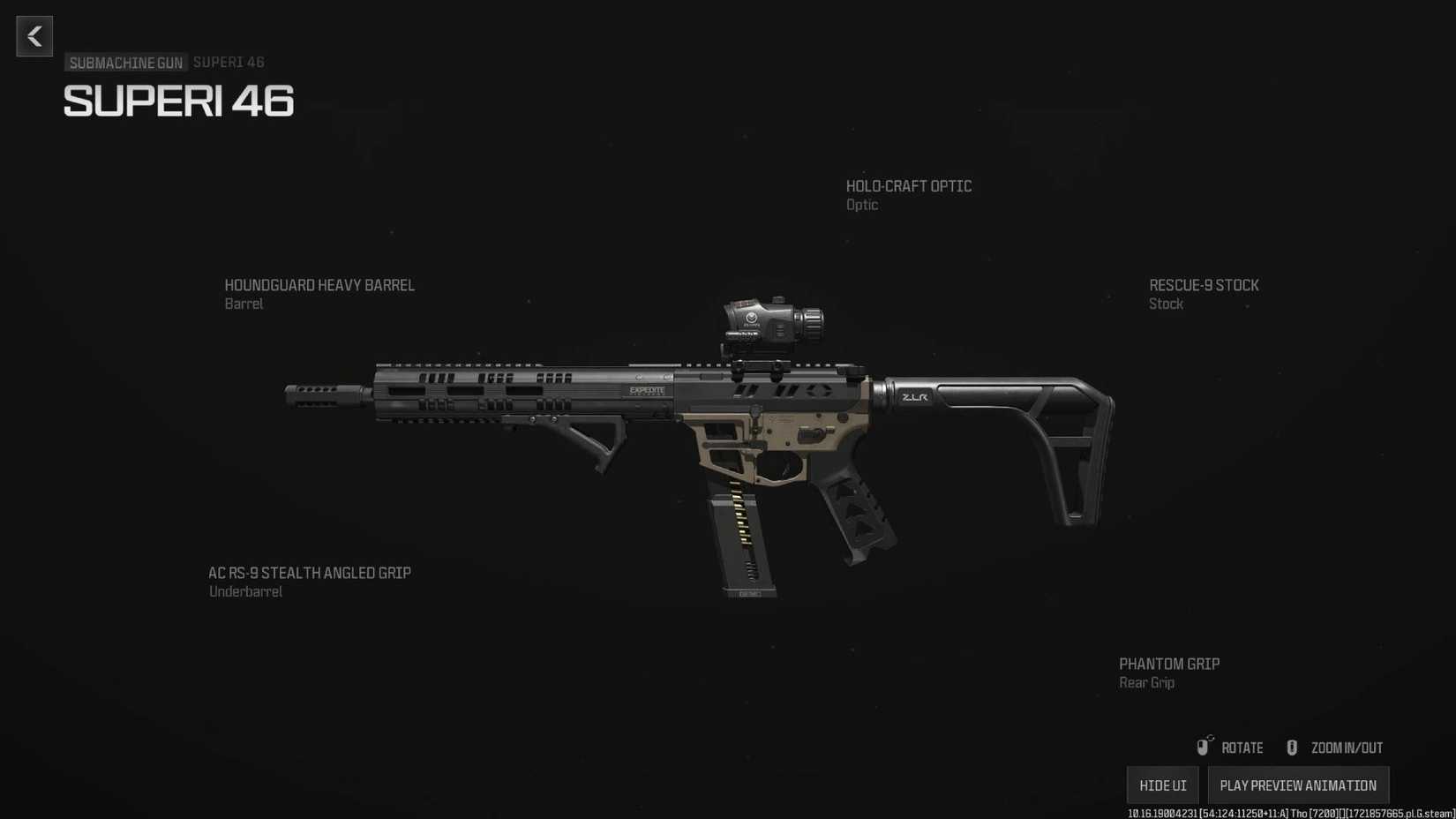Hide the UI using the Hide UI button

click(x=1162, y=785)
